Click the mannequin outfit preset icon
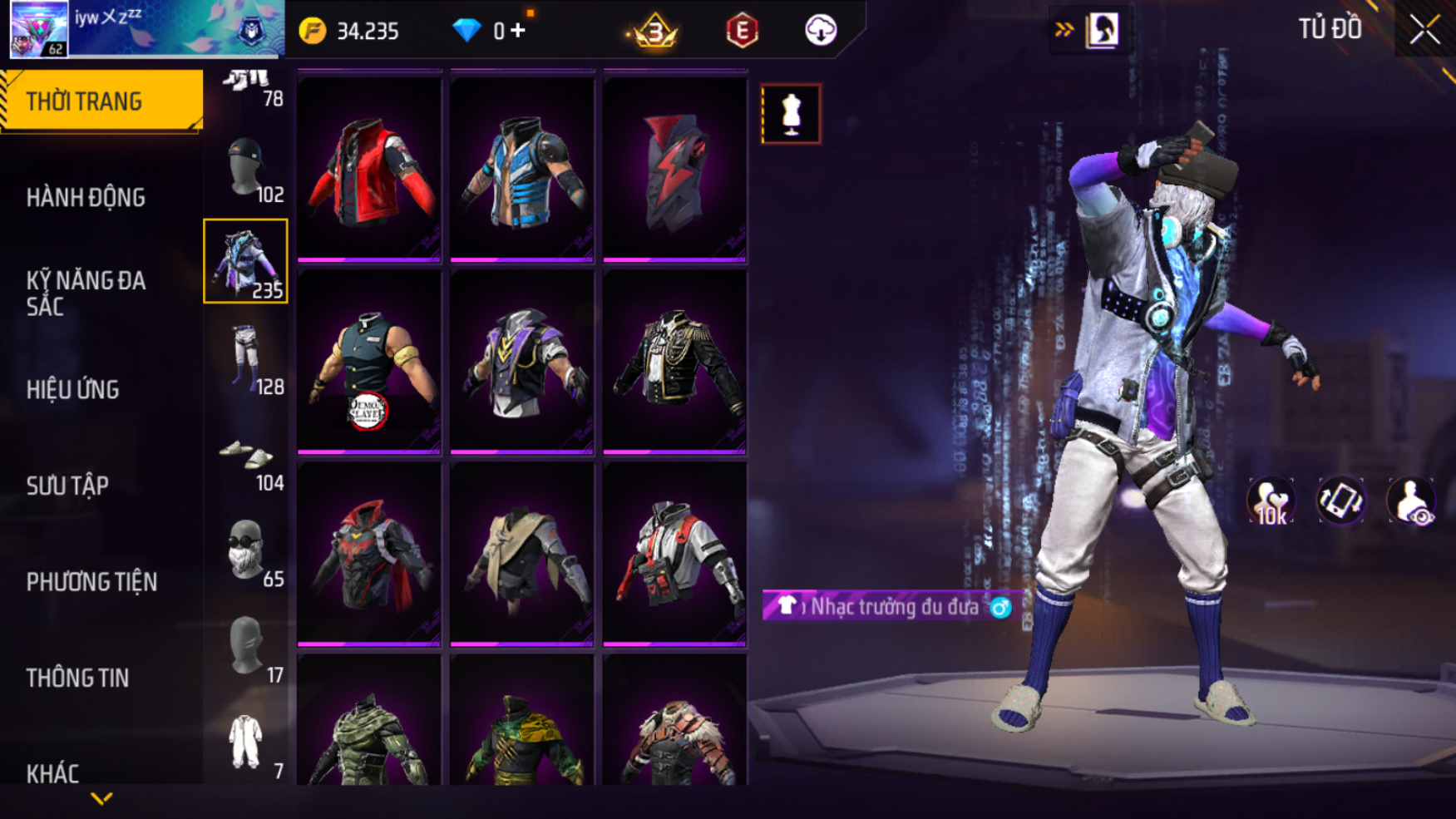1456x819 pixels. pos(791,114)
